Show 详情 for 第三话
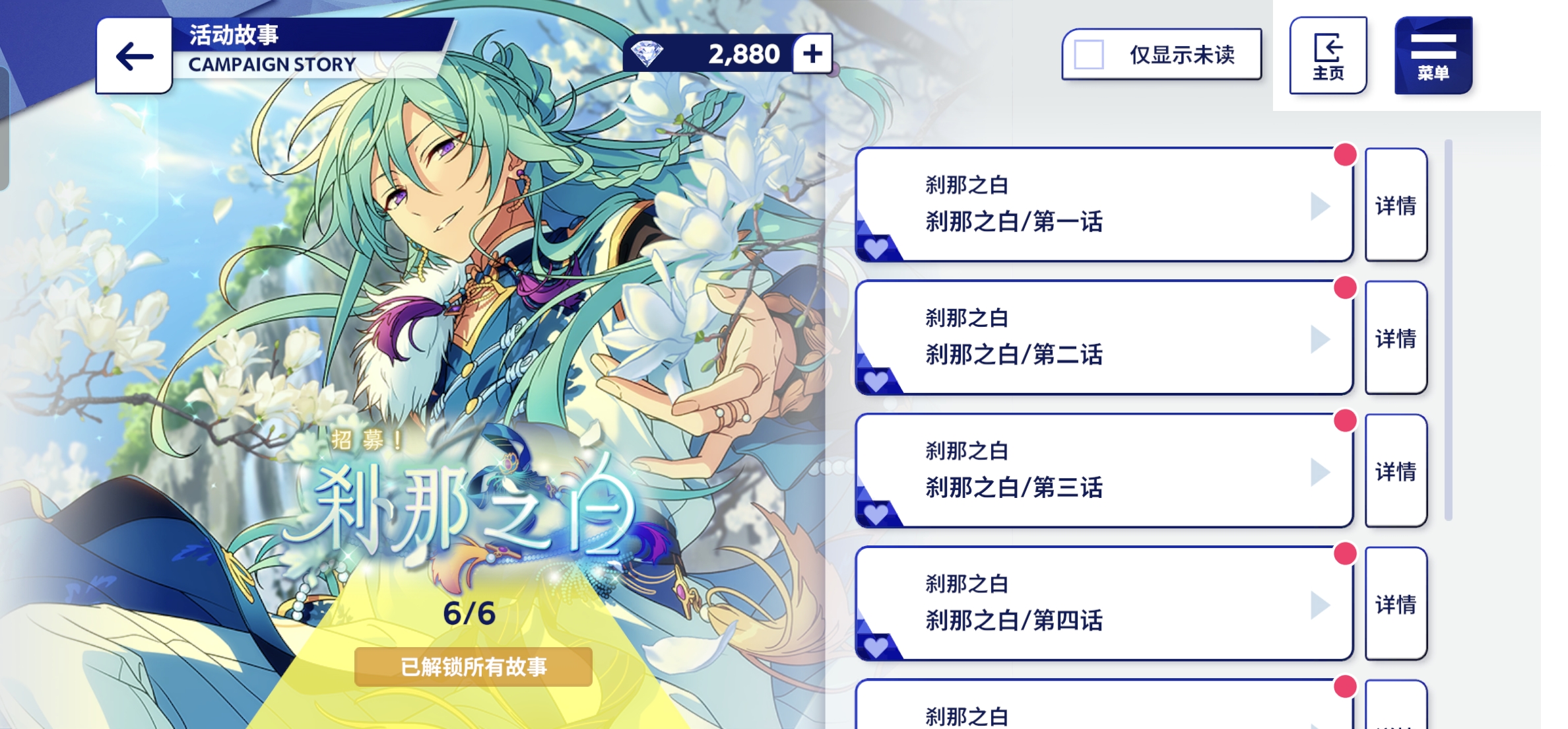 coord(1396,471)
